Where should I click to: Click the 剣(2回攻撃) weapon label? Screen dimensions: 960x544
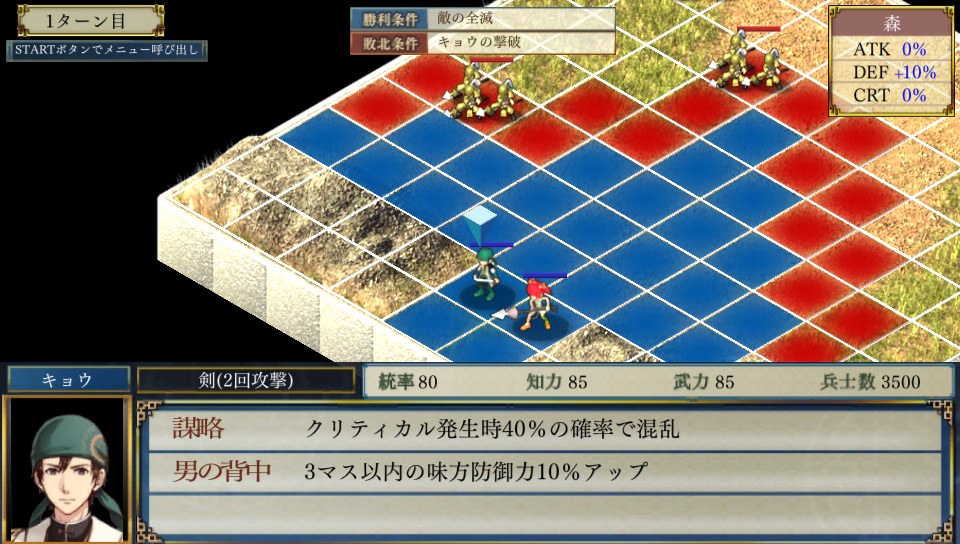point(246,380)
